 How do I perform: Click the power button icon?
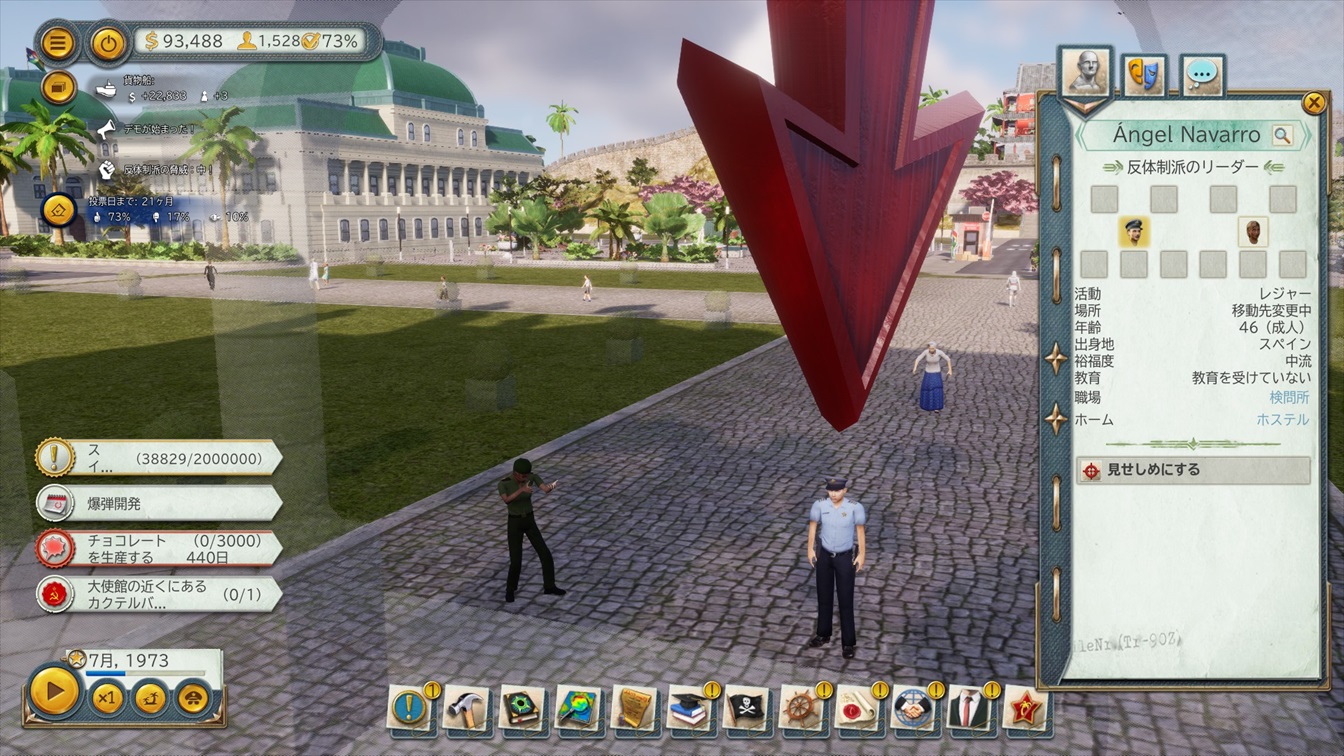(107, 43)
